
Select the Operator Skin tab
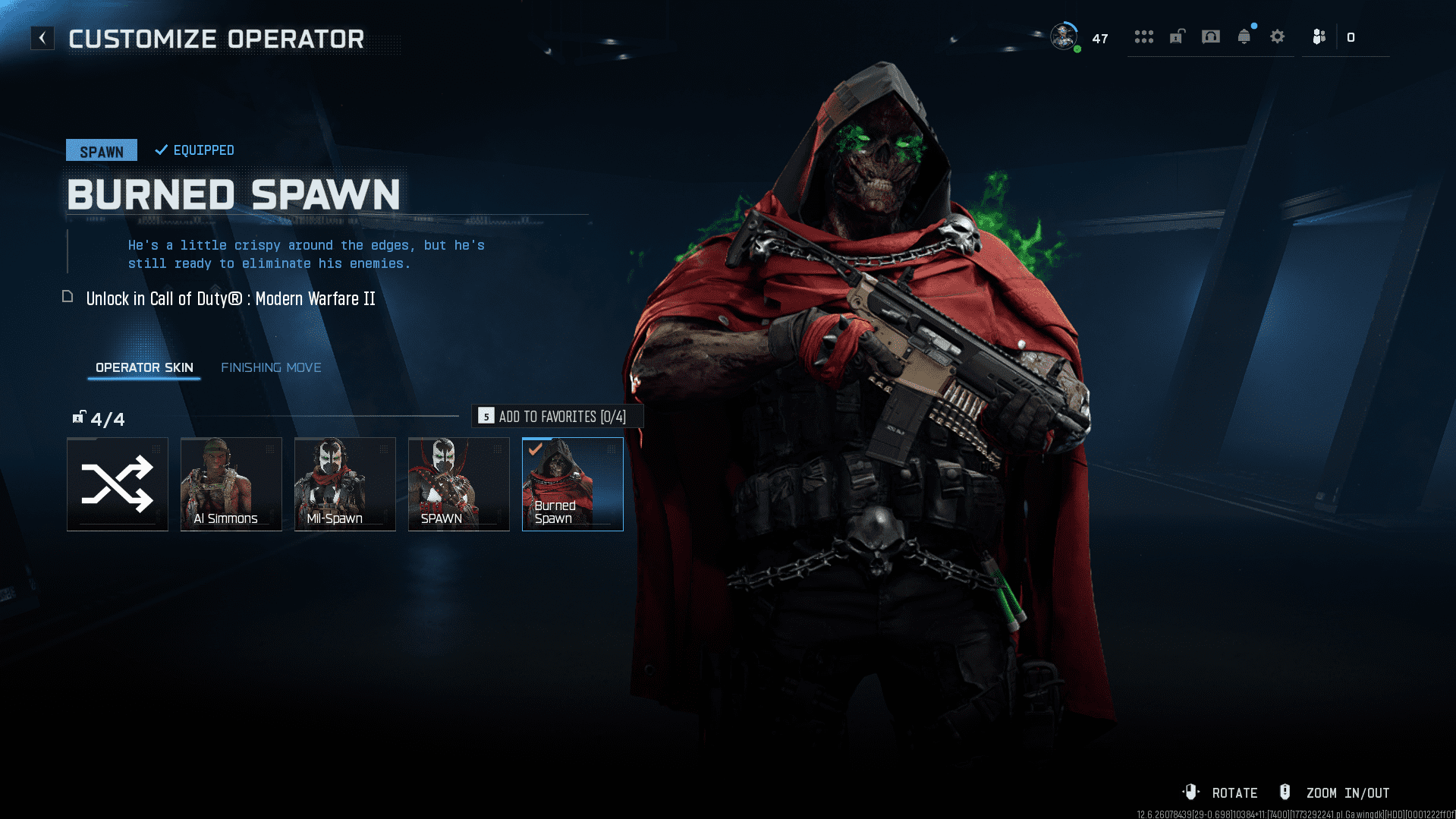tap(144, 367)
